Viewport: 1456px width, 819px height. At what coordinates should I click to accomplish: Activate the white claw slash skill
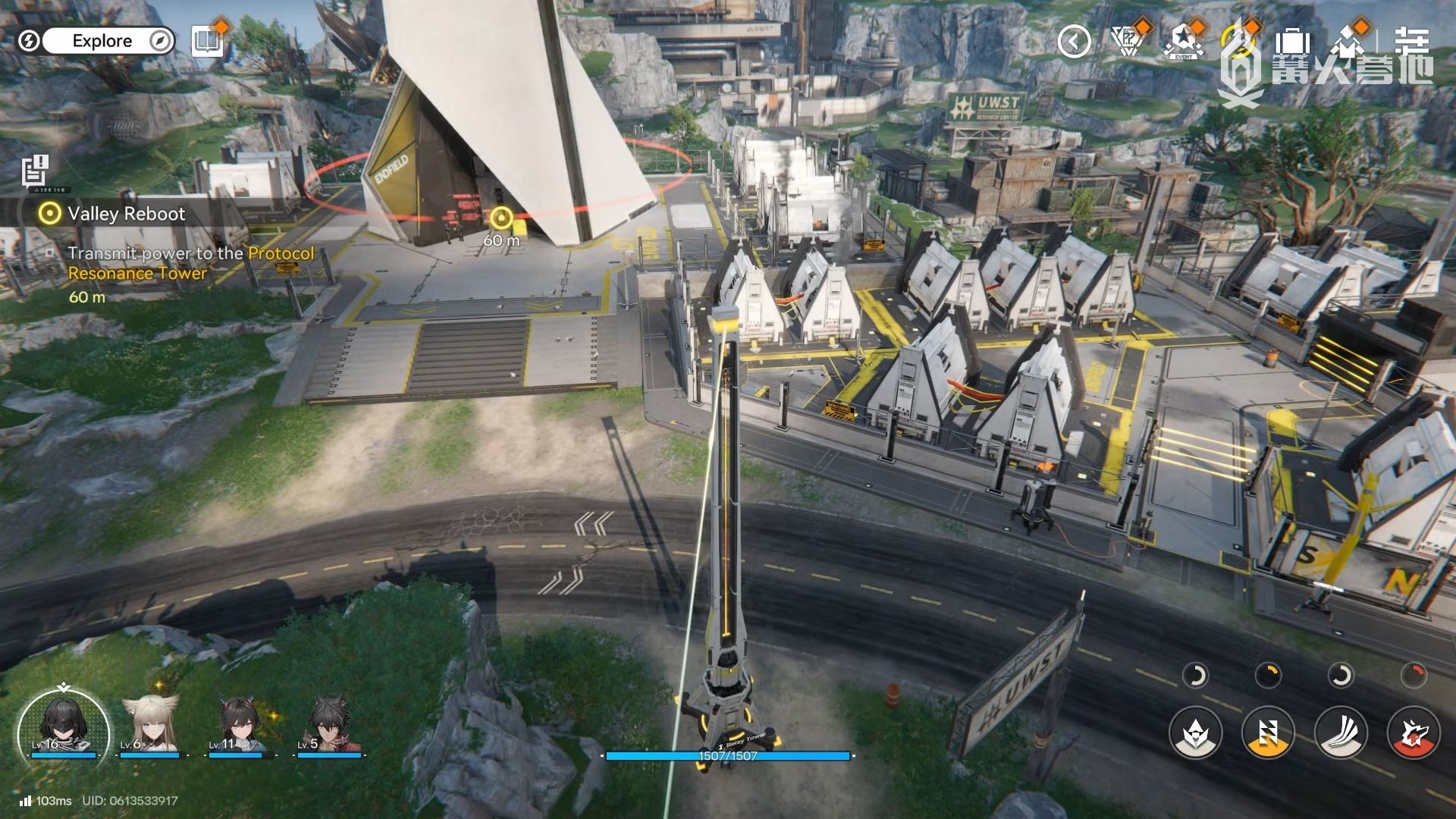(1341, 733)
